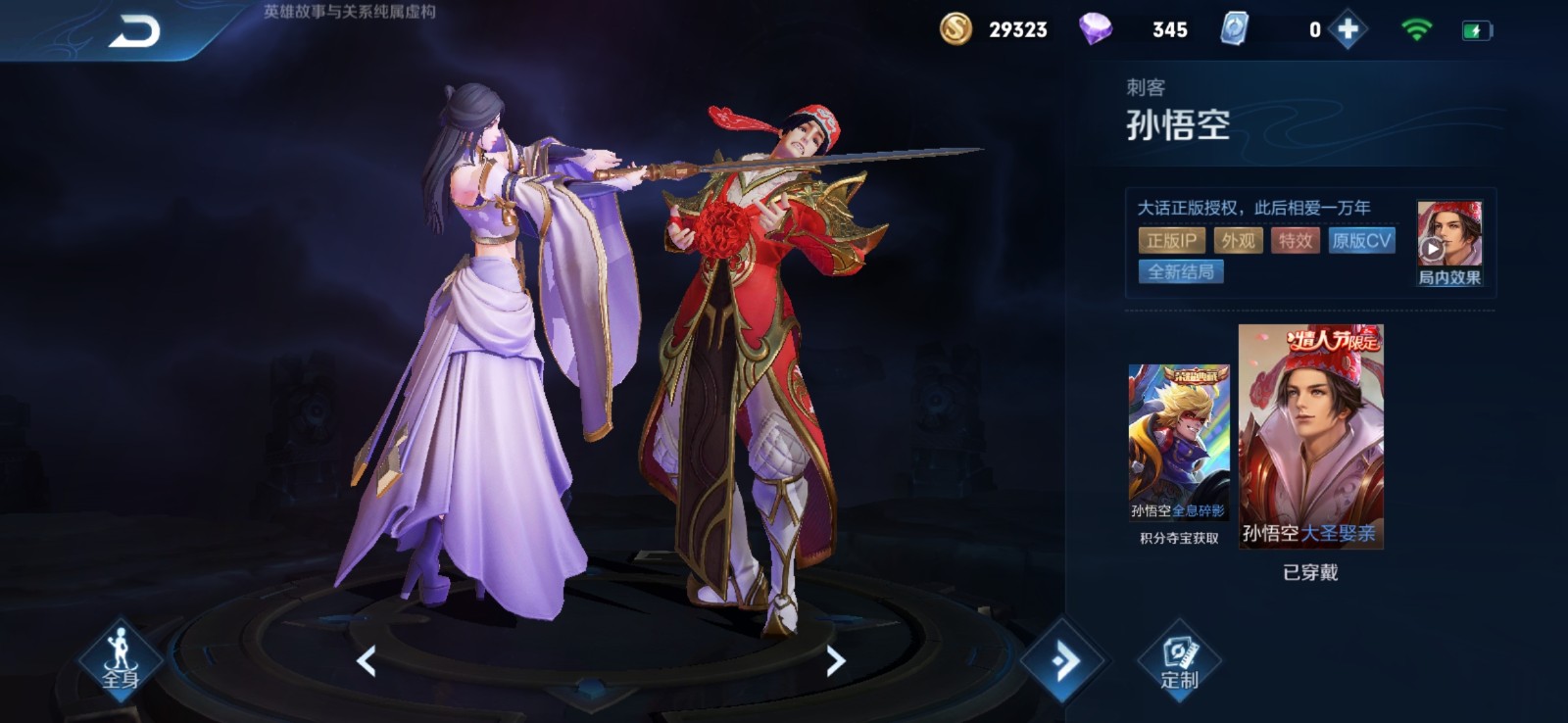Rotate to the previous pose with left arrow

pos(367,661)
